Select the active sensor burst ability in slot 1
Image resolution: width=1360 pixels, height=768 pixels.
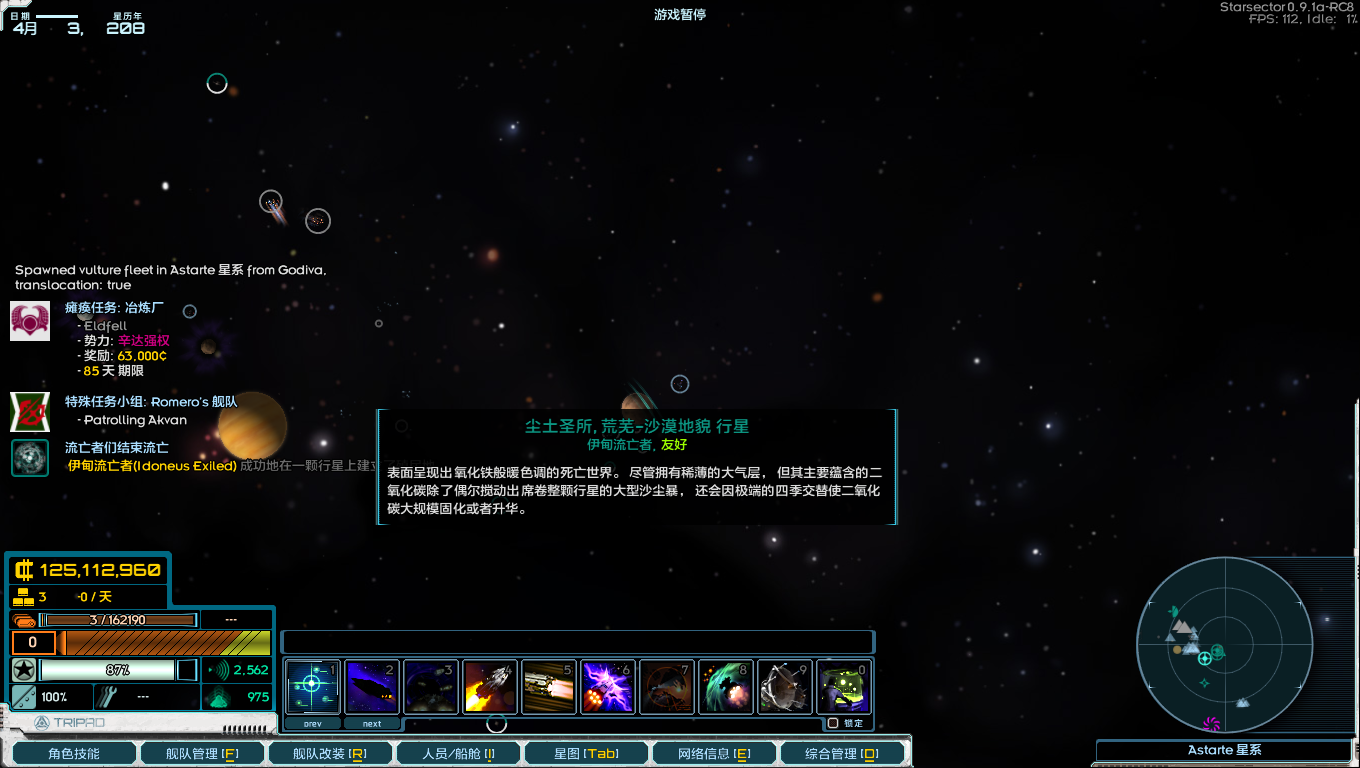312,686
